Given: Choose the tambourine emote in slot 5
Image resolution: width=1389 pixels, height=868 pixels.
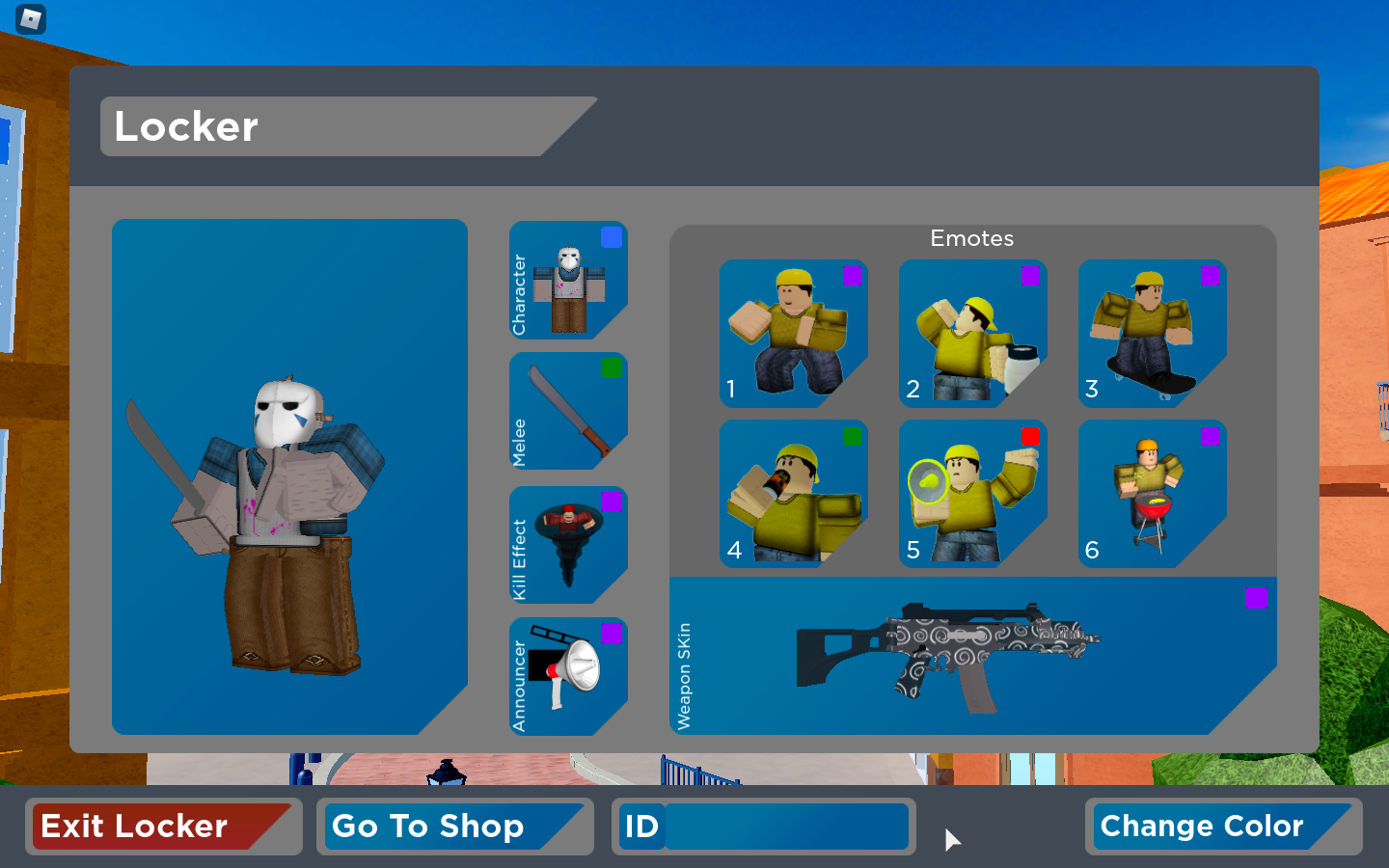Looking at the screenshot, I should pos(972,495).
